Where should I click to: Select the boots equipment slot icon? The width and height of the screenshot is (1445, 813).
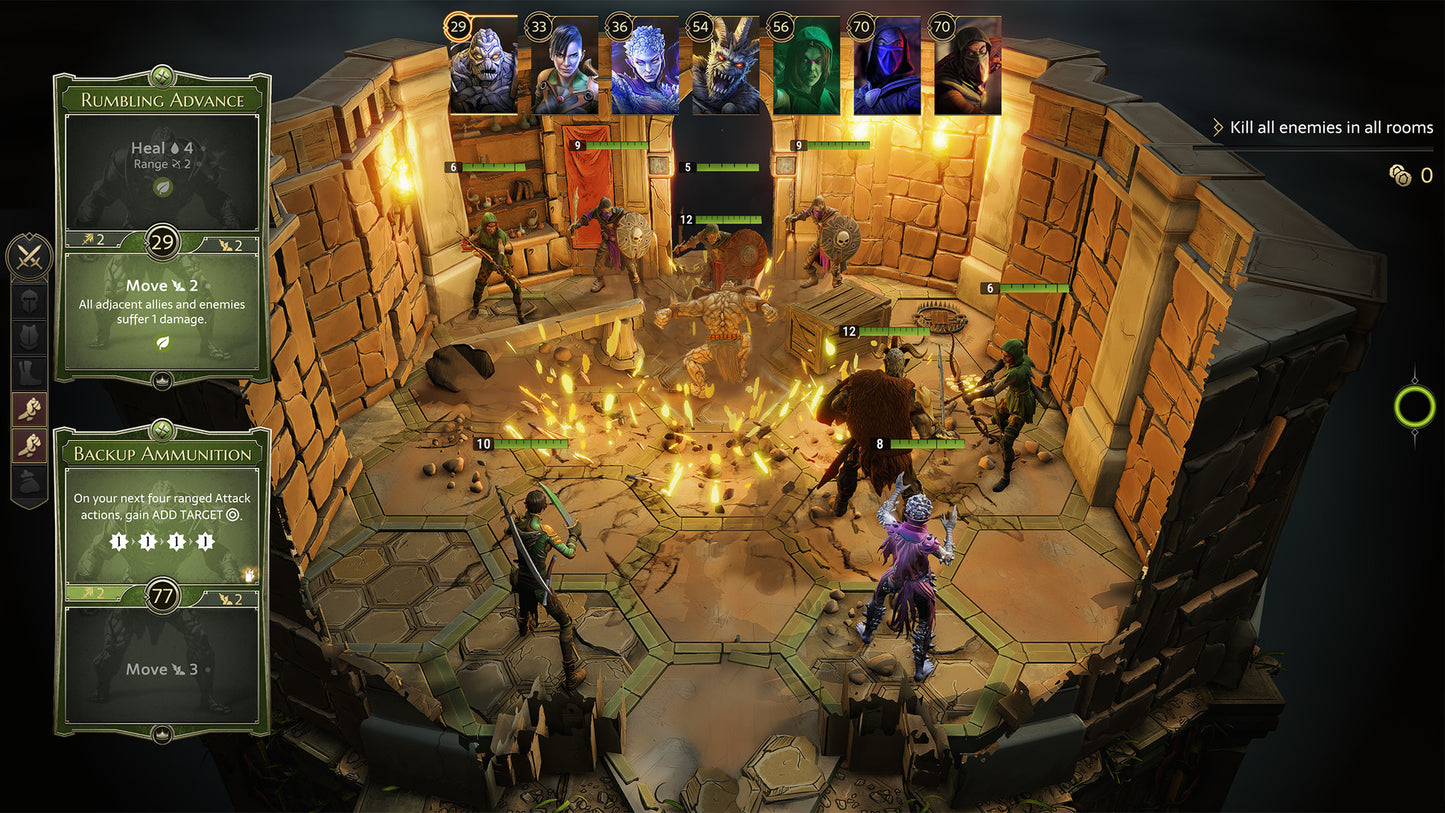pyautogui.click(x=29, y=371)
